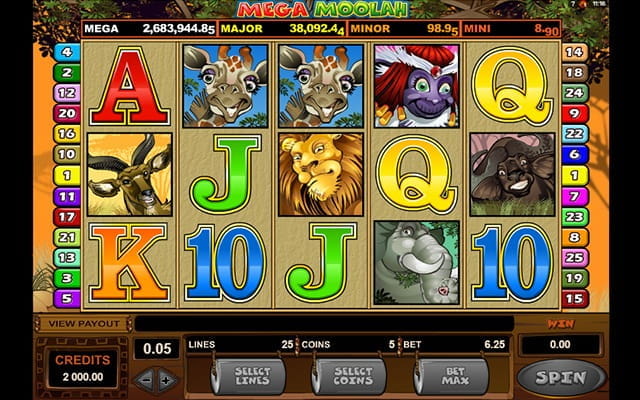Screen dimensions: 640x400
Task: Choose payline marker number 15
Action: [574, 298]
